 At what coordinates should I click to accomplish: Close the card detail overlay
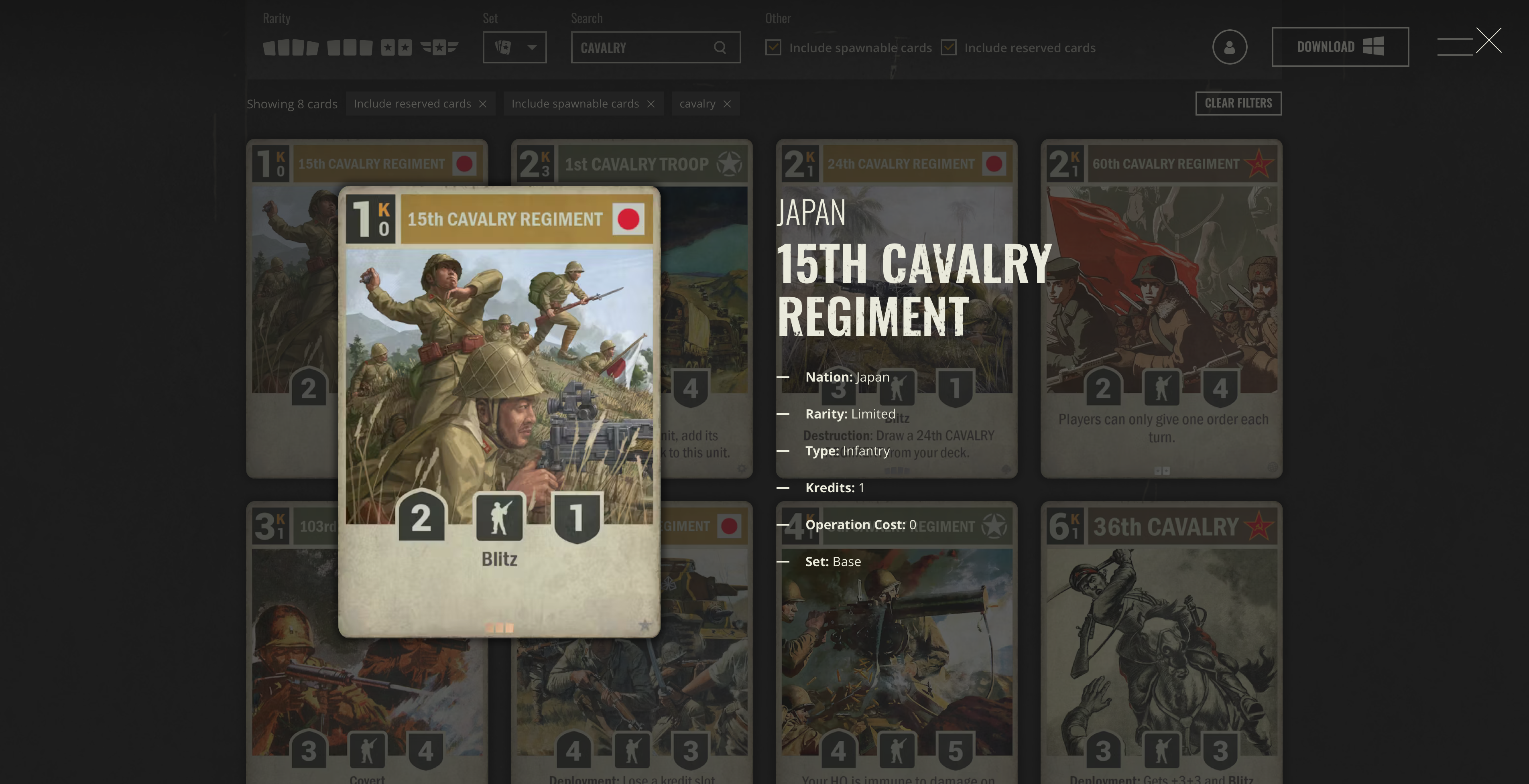[x=1488, y=41]
